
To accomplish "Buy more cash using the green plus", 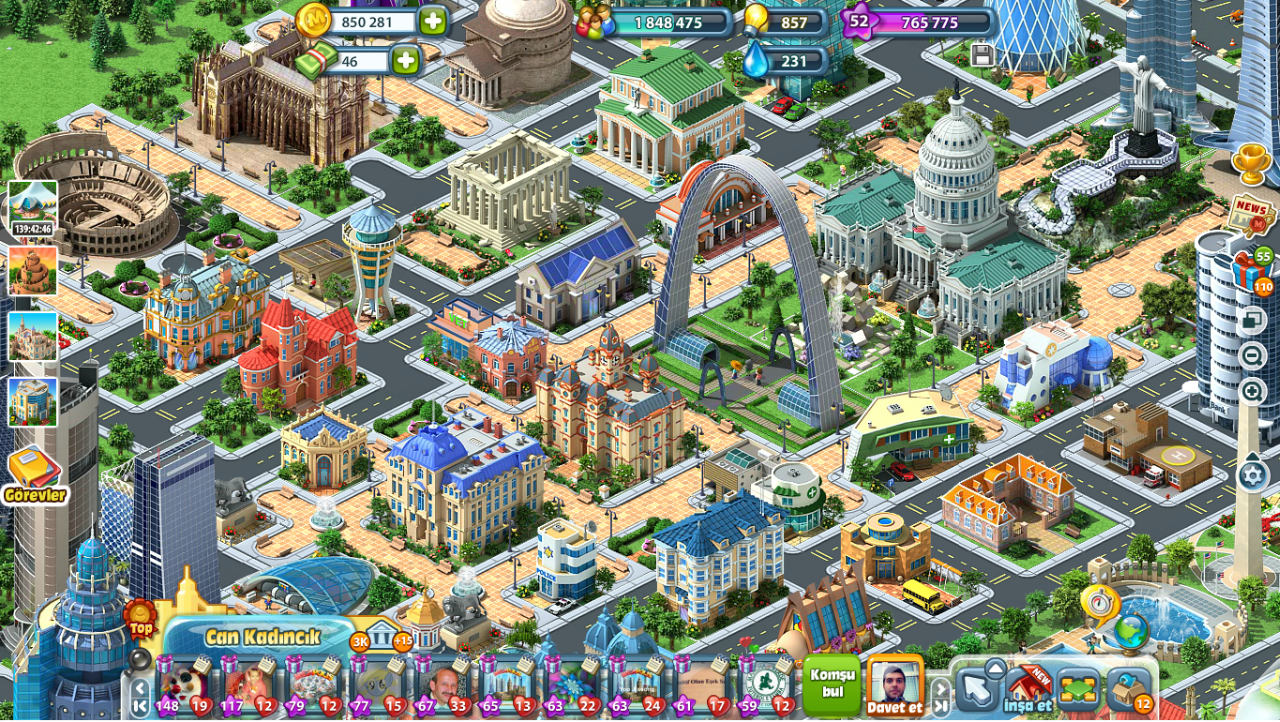I will click(405, 61).
